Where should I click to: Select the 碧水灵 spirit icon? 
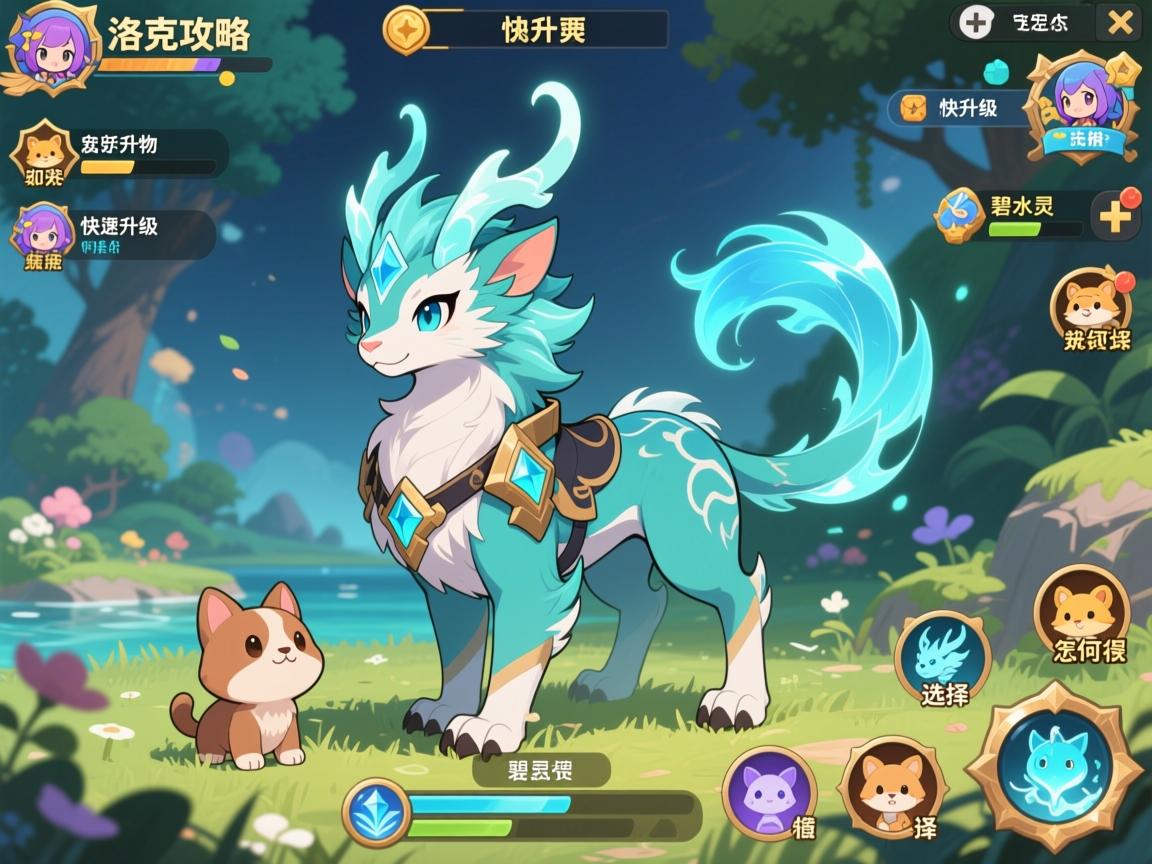959,215
